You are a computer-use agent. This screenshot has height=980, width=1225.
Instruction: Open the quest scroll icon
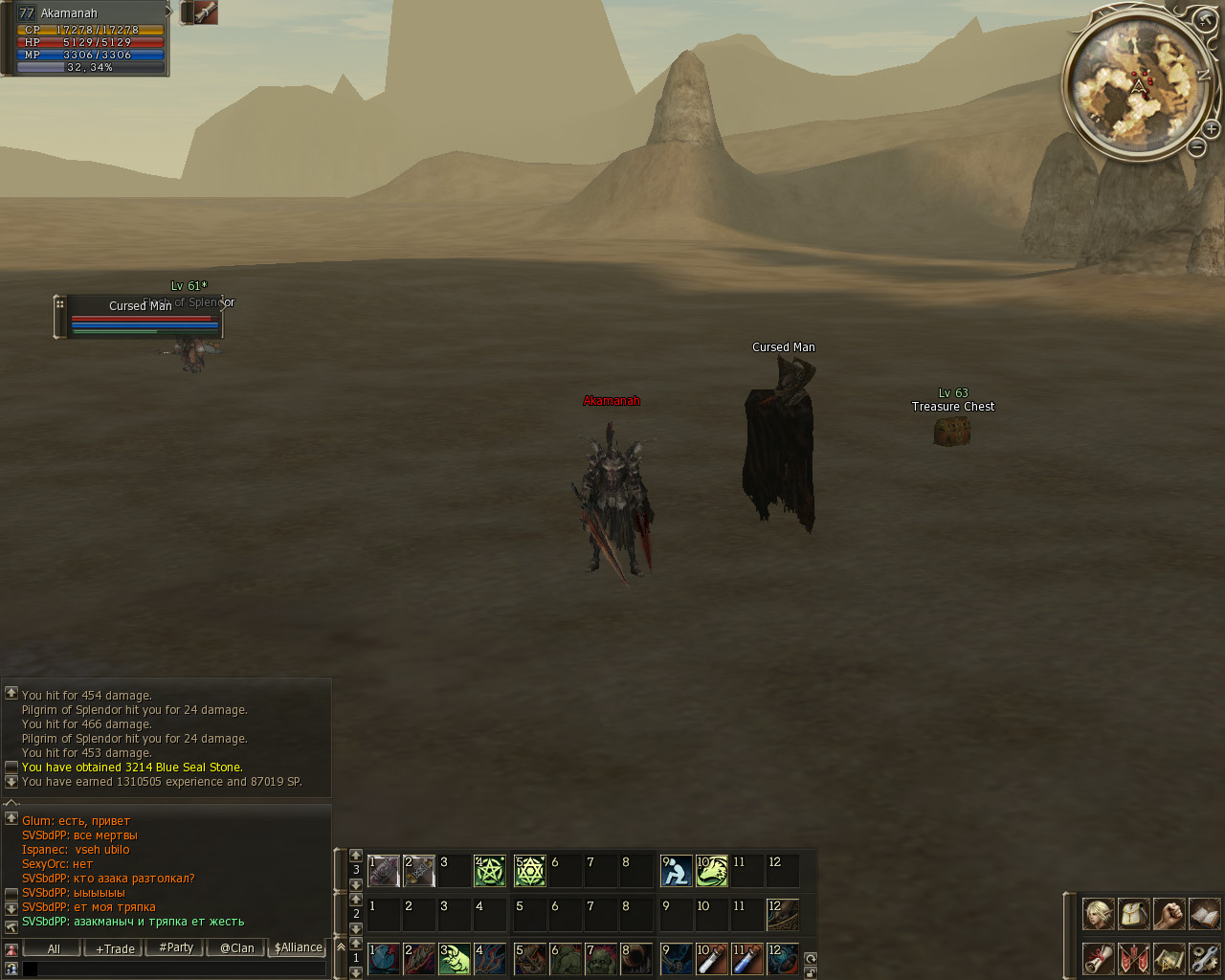tap(1098, 957)
